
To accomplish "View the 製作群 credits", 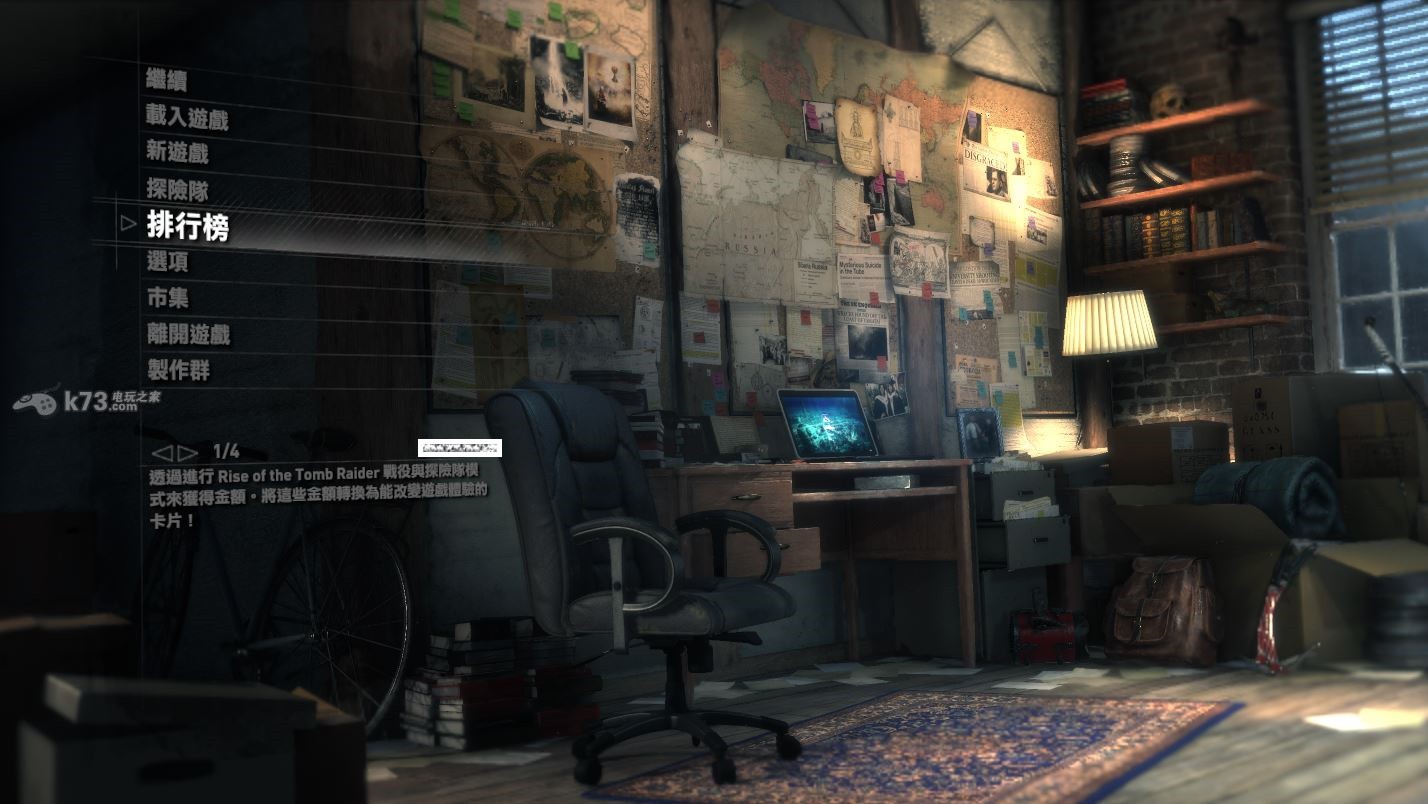I will 178,370.
